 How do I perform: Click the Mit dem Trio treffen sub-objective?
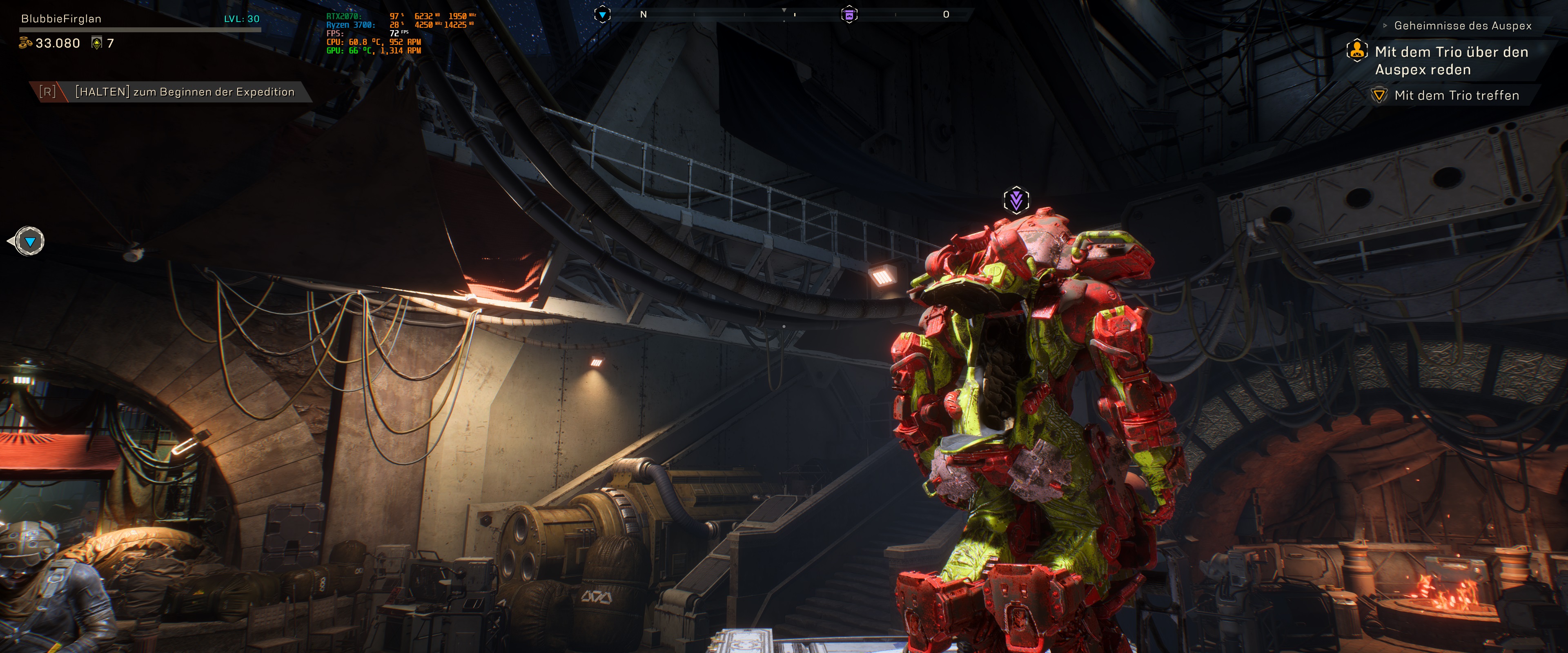click(1456, 96)
